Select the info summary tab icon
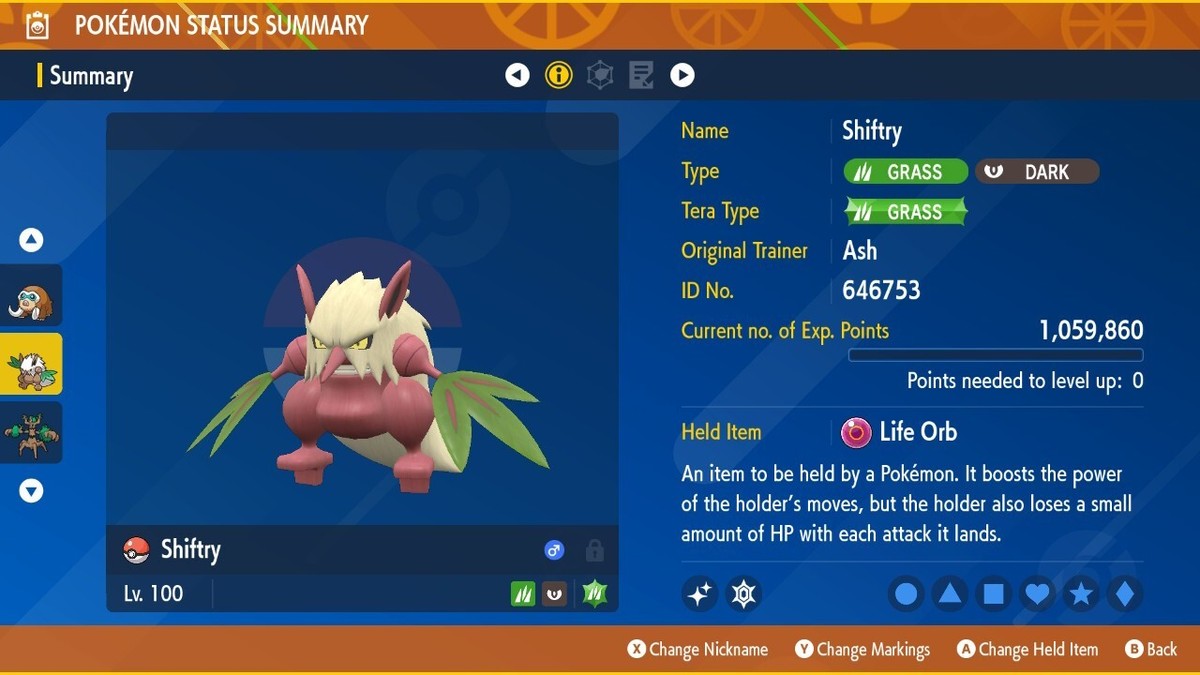 [559, 75]
